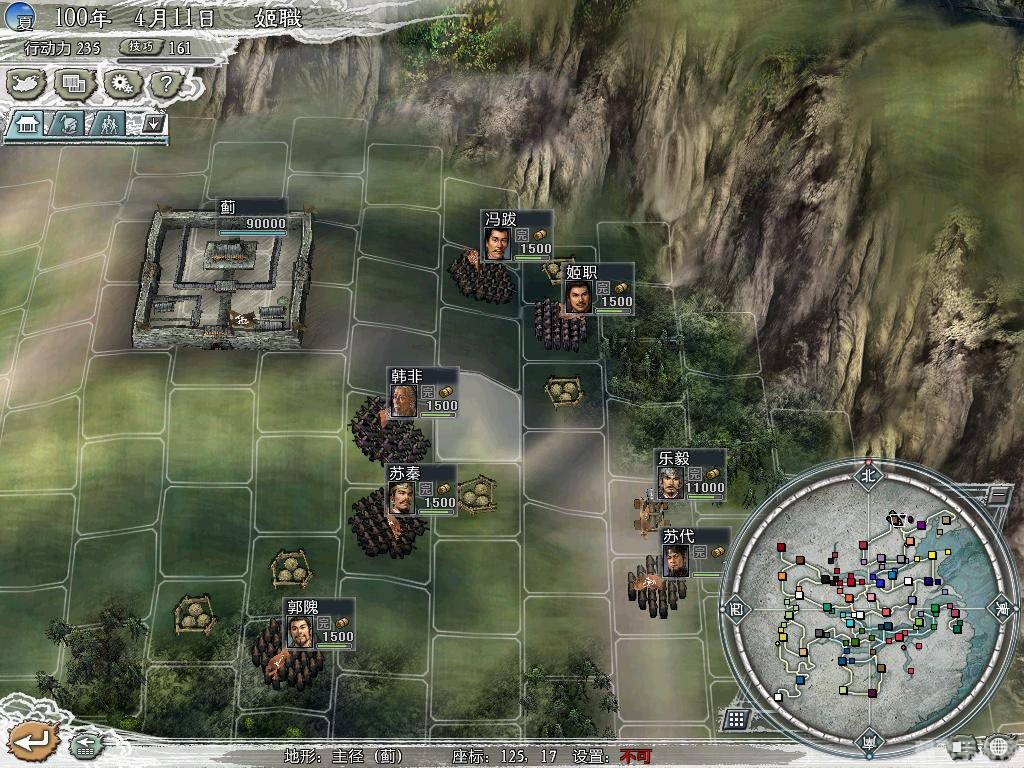The image size is (1024, 768).
Task: Open the China map overview button
Action: point(26,83)
